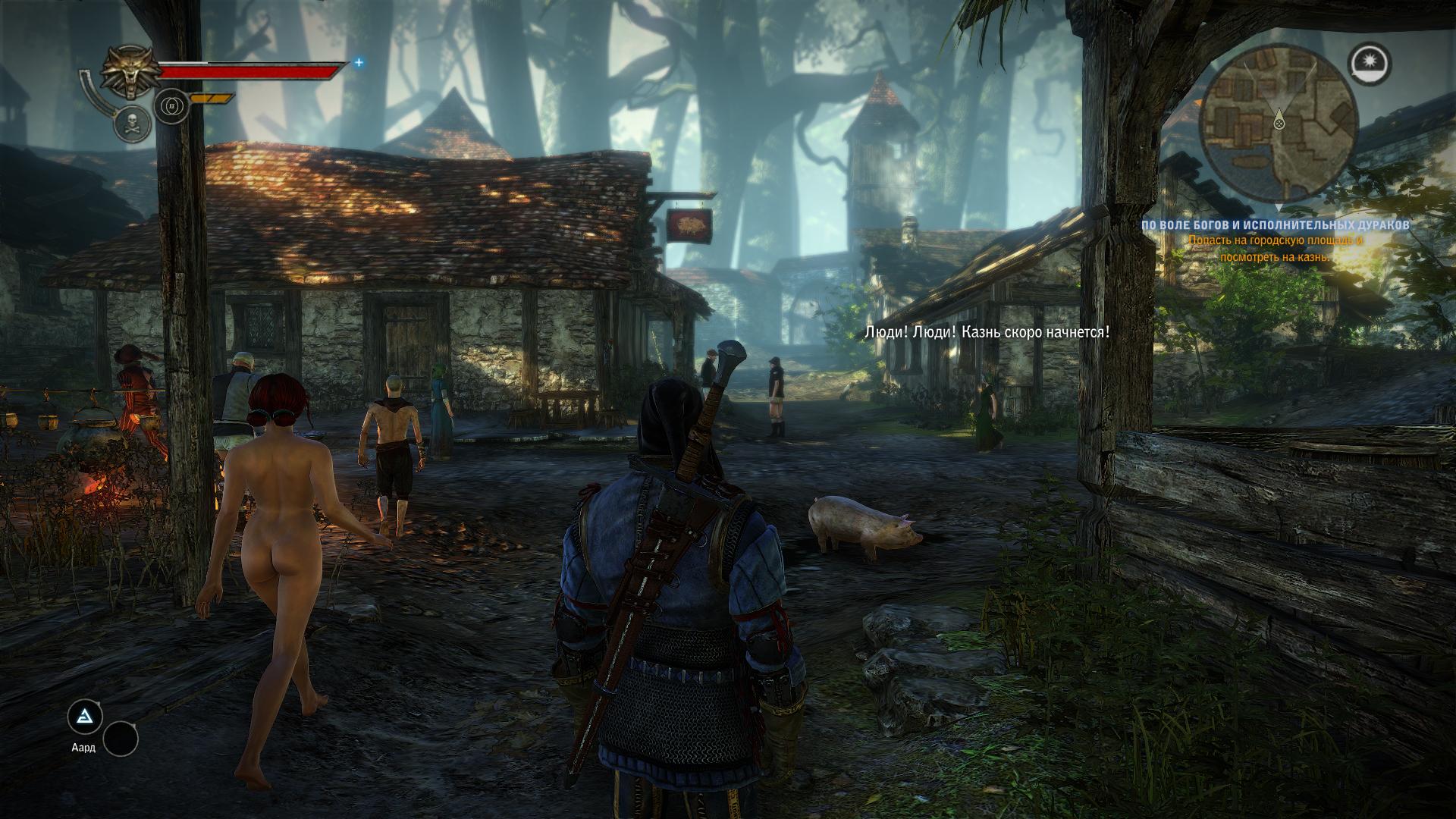Select the Aard sign icon
The height and width of the screenshot is (819, 1456).
[x=84, y=715]
